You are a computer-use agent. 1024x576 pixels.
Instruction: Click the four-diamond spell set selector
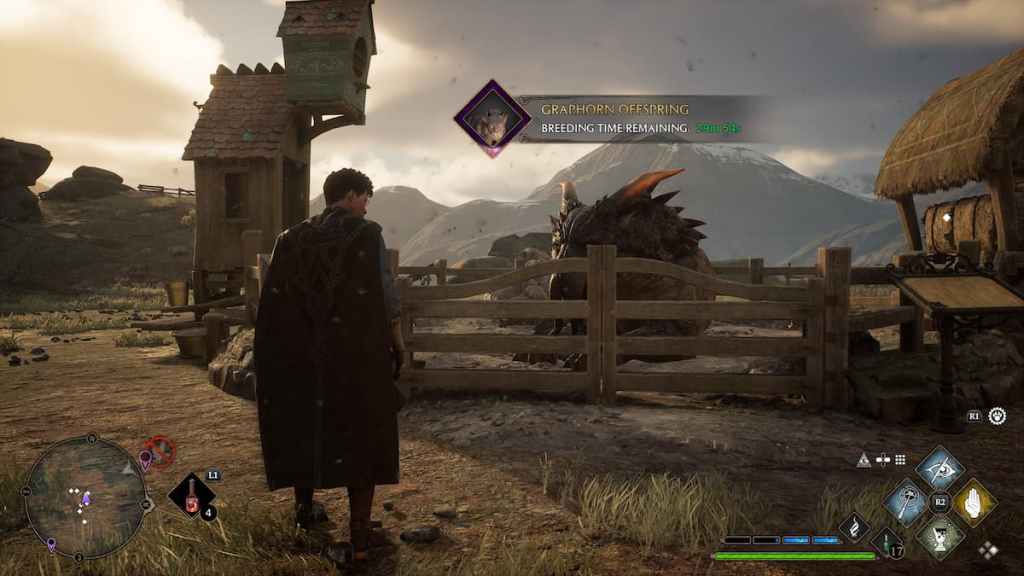click(x=988, y=548)
